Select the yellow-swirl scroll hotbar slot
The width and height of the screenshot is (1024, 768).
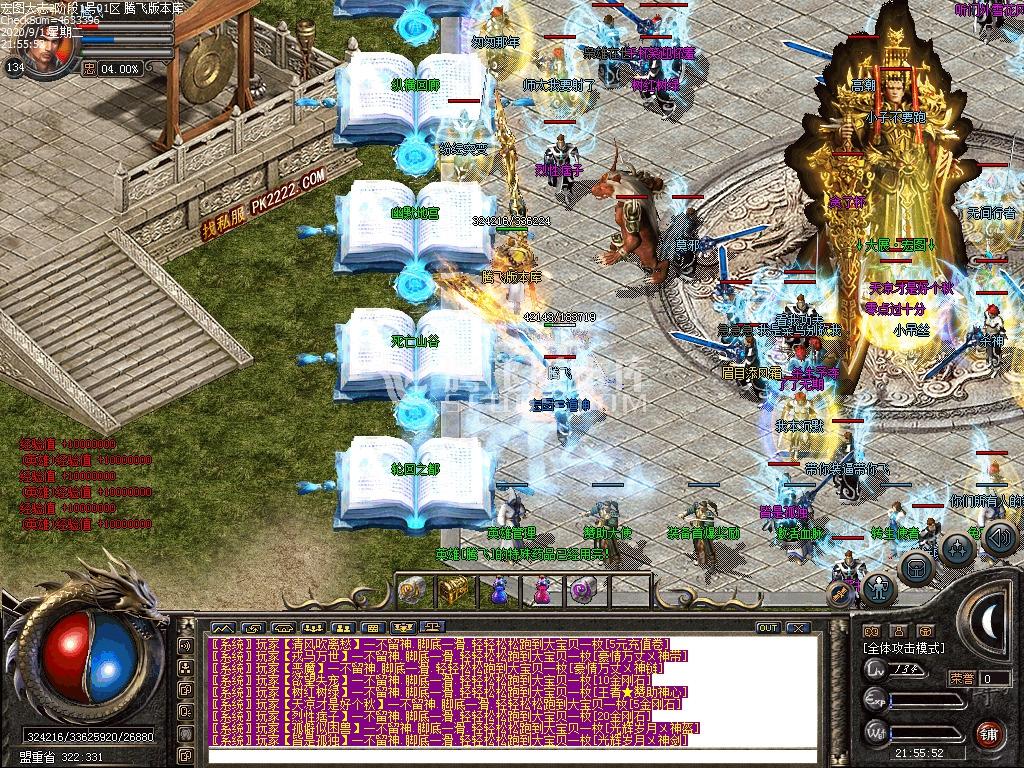[411, 590]
